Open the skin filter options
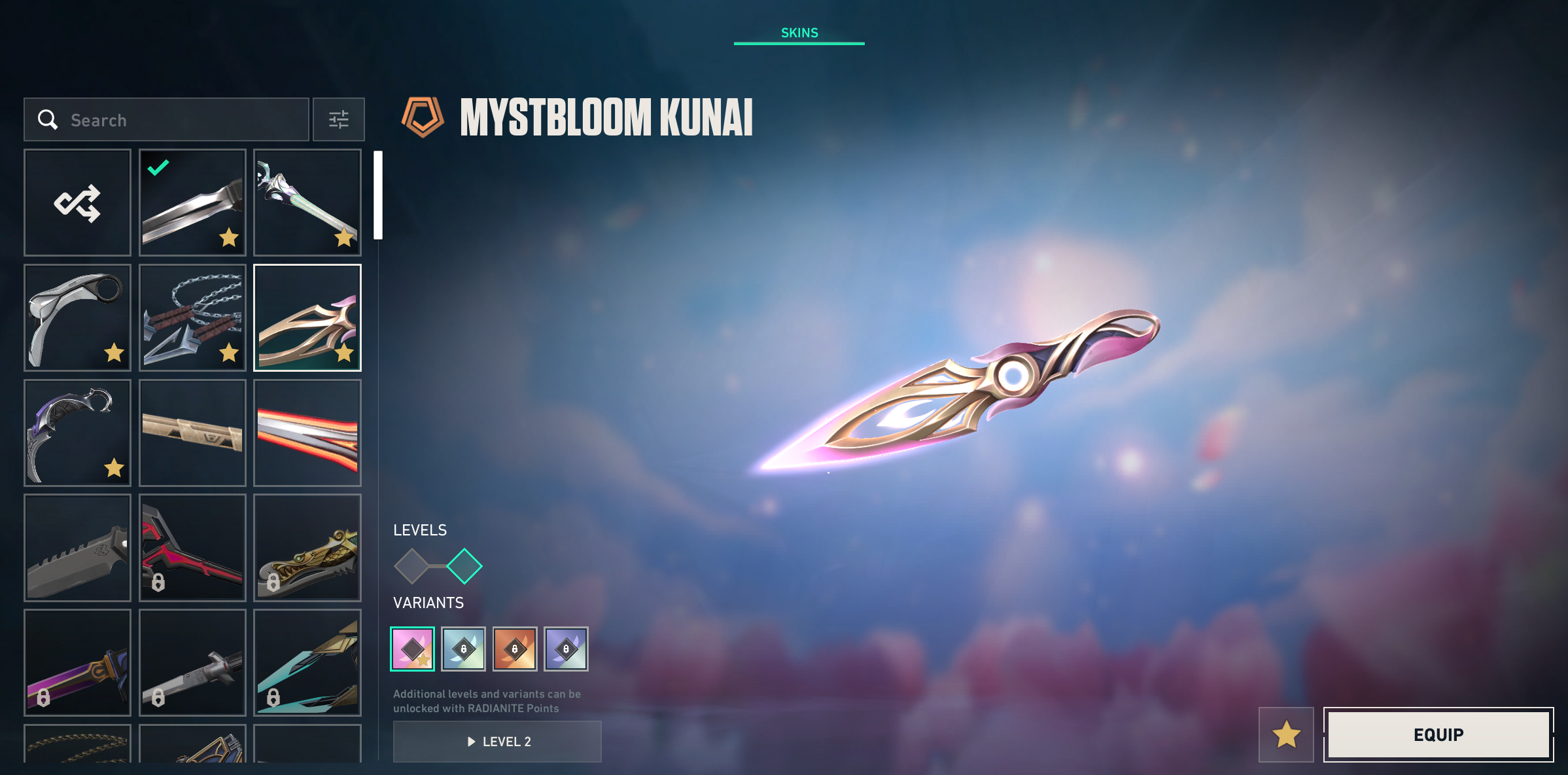Image resolution: width=1568 pixels, height=775 pixels. (x=338, y=120)
